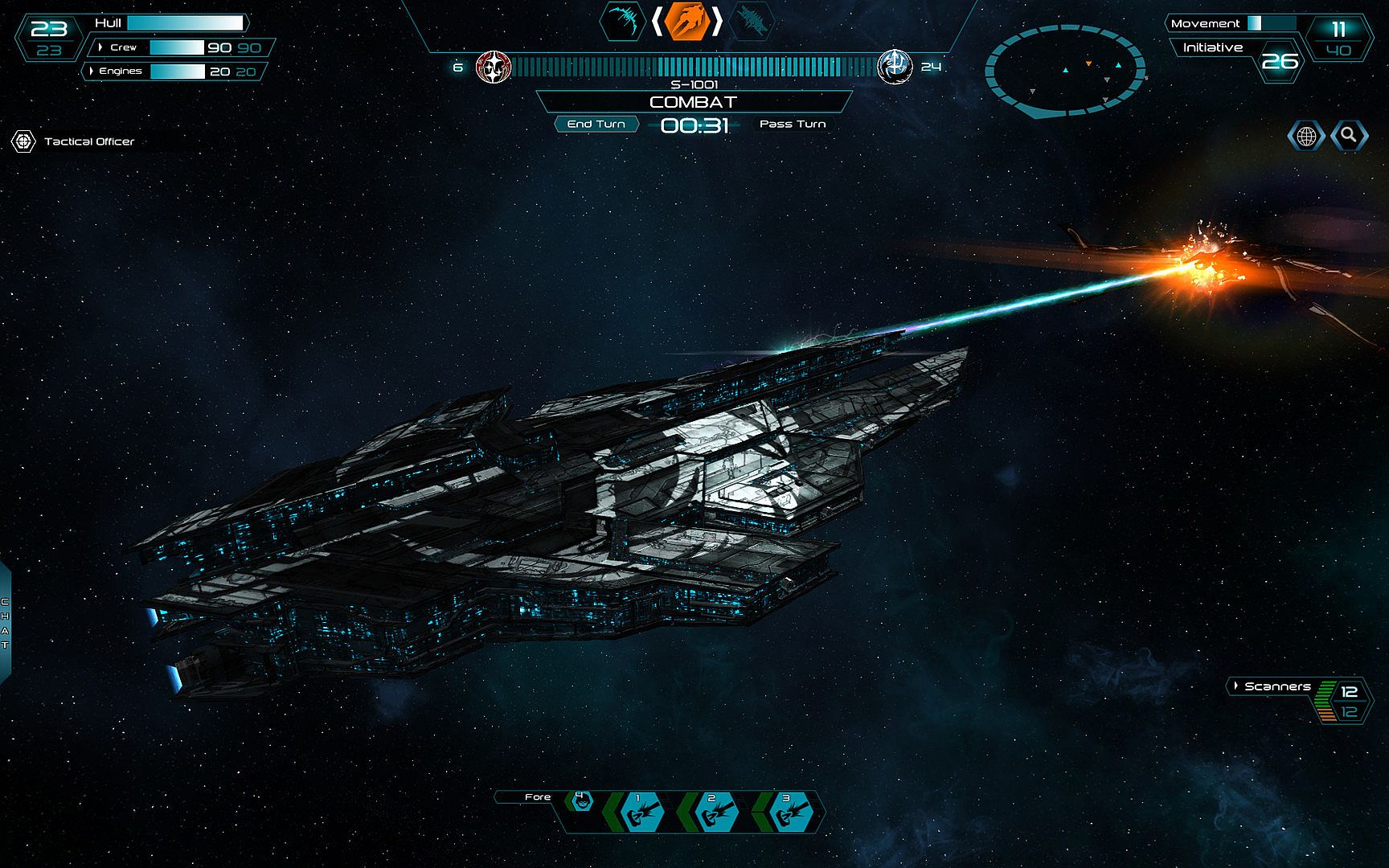Open the oval tactical radar minimap
1389x868 pixels.
(1065, 72)
